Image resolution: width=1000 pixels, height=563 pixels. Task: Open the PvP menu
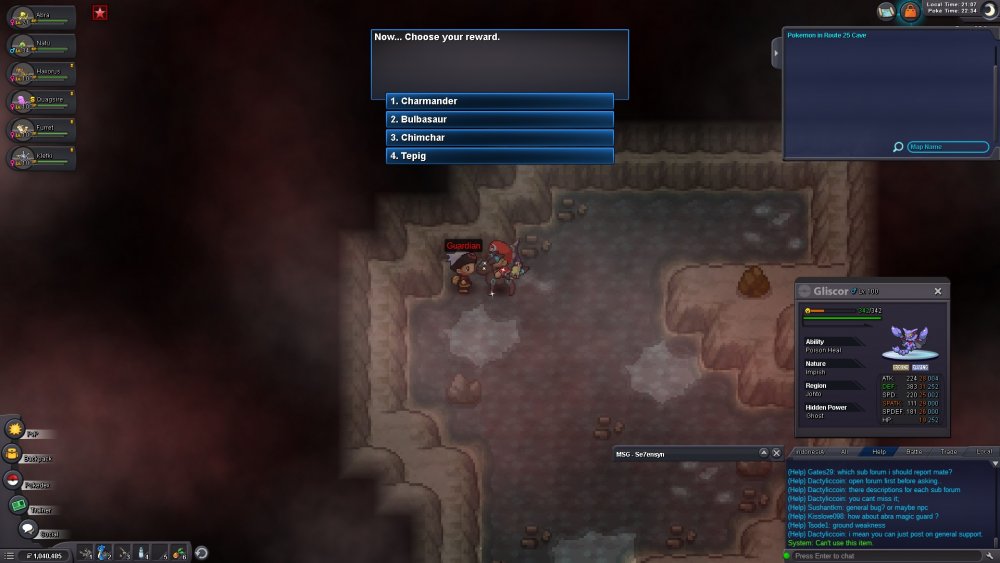[16, 429]
